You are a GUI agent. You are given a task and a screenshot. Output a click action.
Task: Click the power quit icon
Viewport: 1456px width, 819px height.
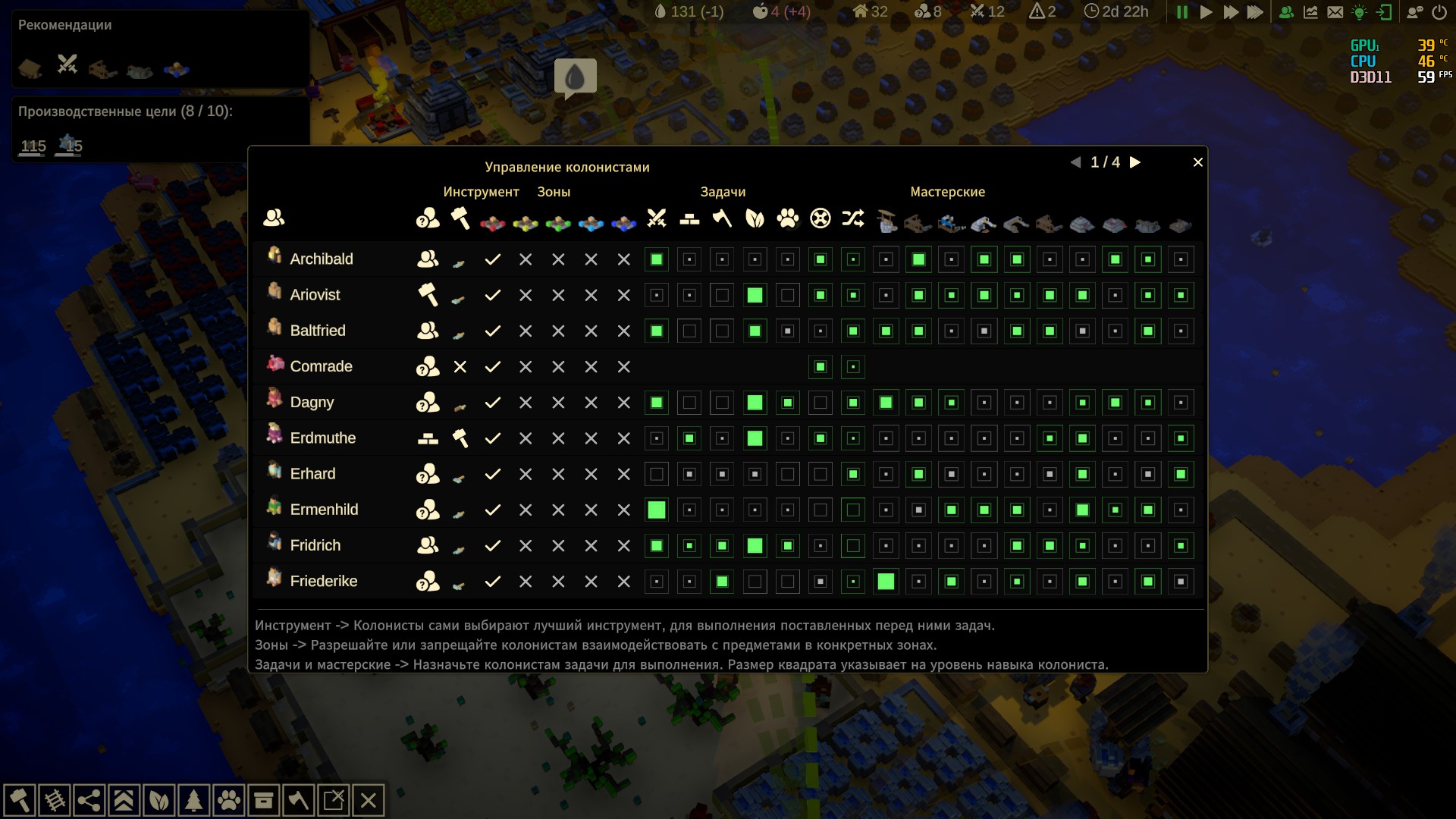[1439, 12]
